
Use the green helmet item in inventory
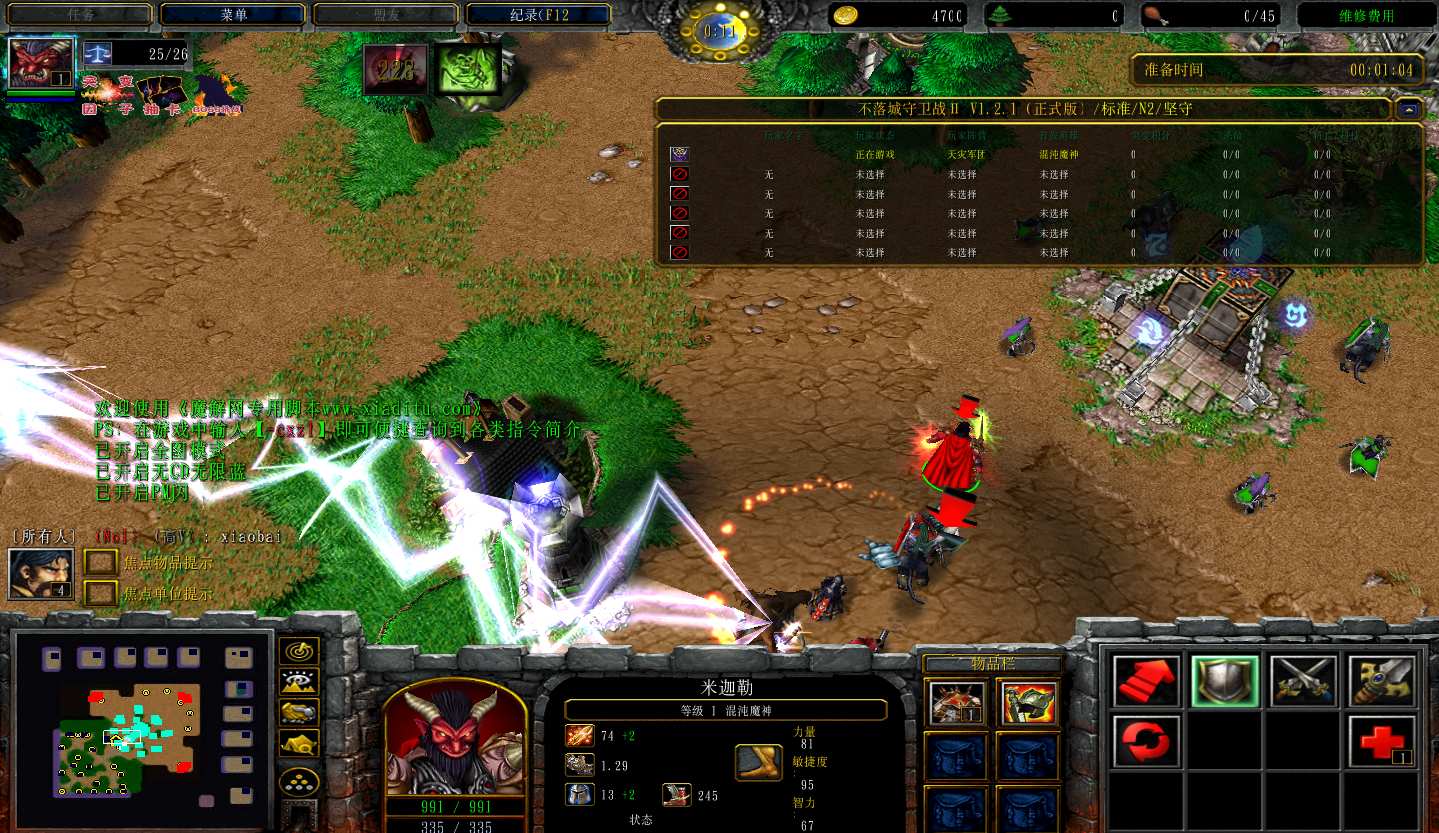(x=1028, y=703)
